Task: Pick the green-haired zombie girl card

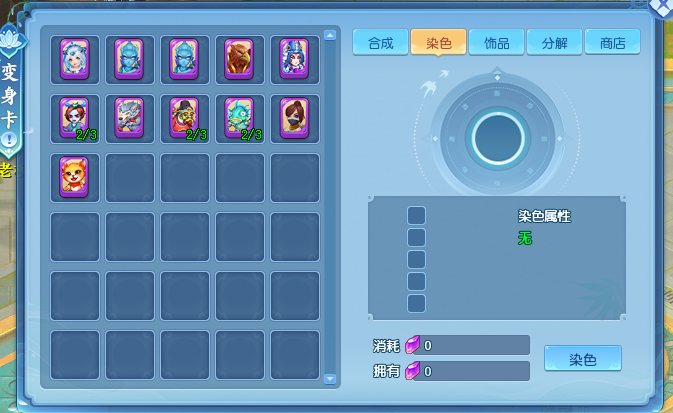Action: [x=75, y=118]
